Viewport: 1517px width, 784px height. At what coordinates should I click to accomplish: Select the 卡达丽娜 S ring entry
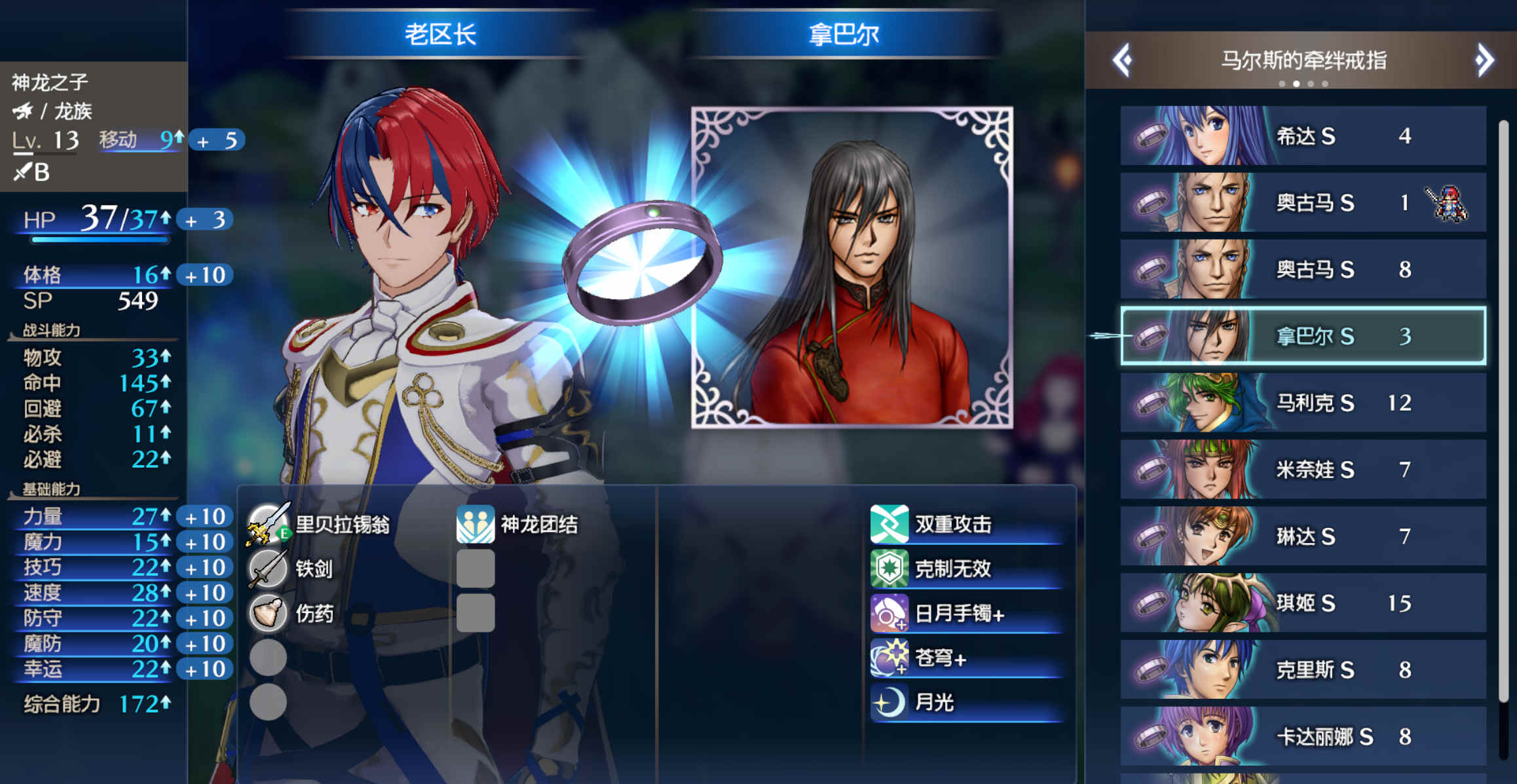1303,736
